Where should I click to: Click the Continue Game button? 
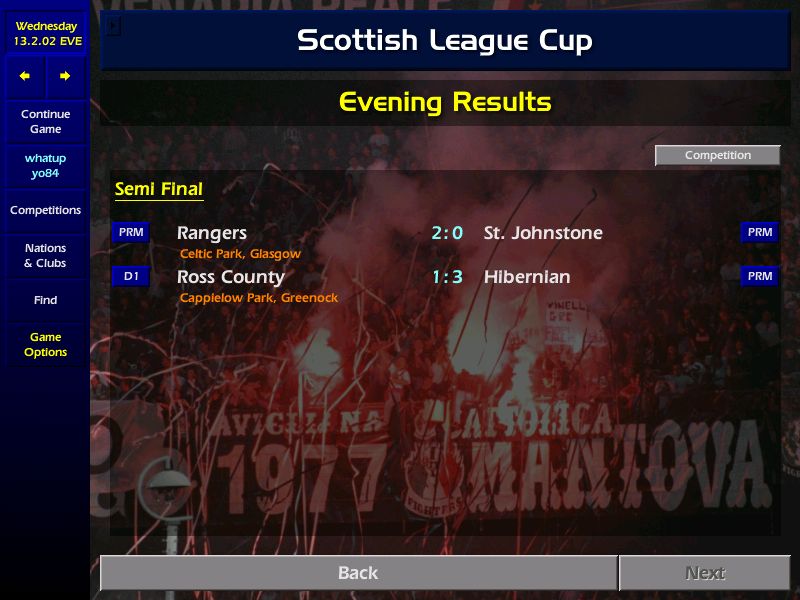tap(45, 121)
